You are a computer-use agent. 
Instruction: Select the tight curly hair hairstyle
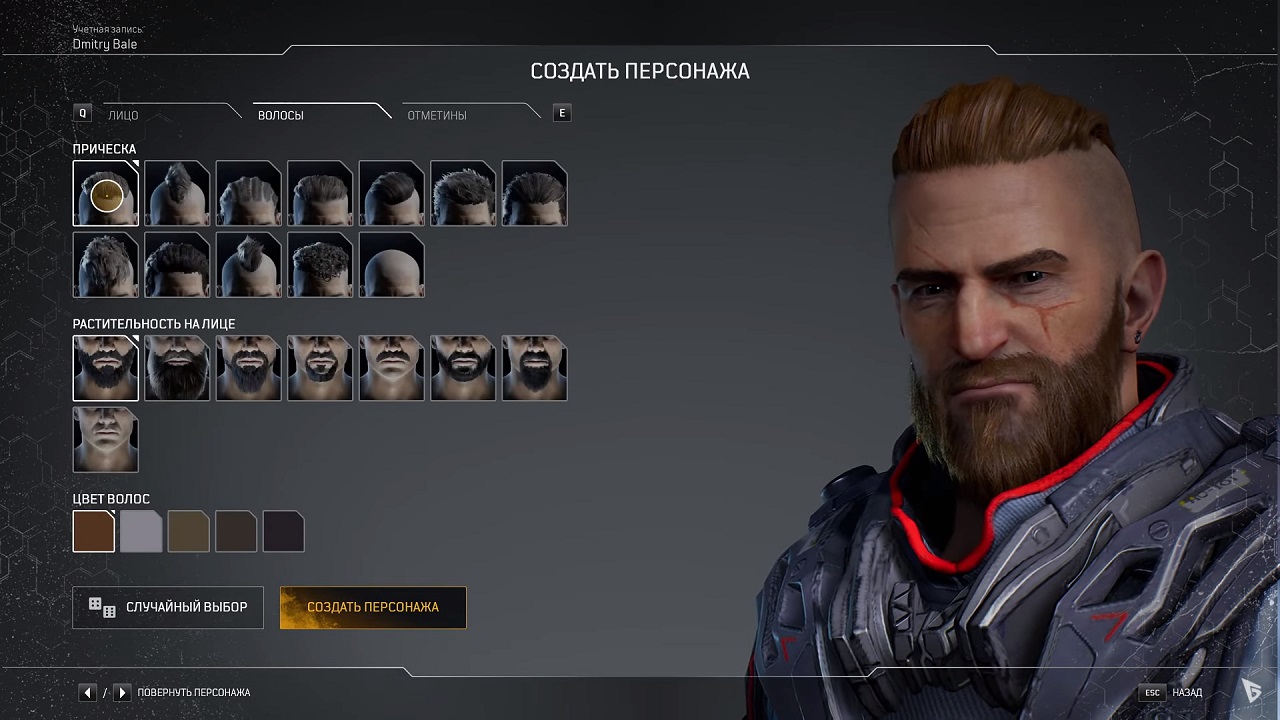coord(320,265)
